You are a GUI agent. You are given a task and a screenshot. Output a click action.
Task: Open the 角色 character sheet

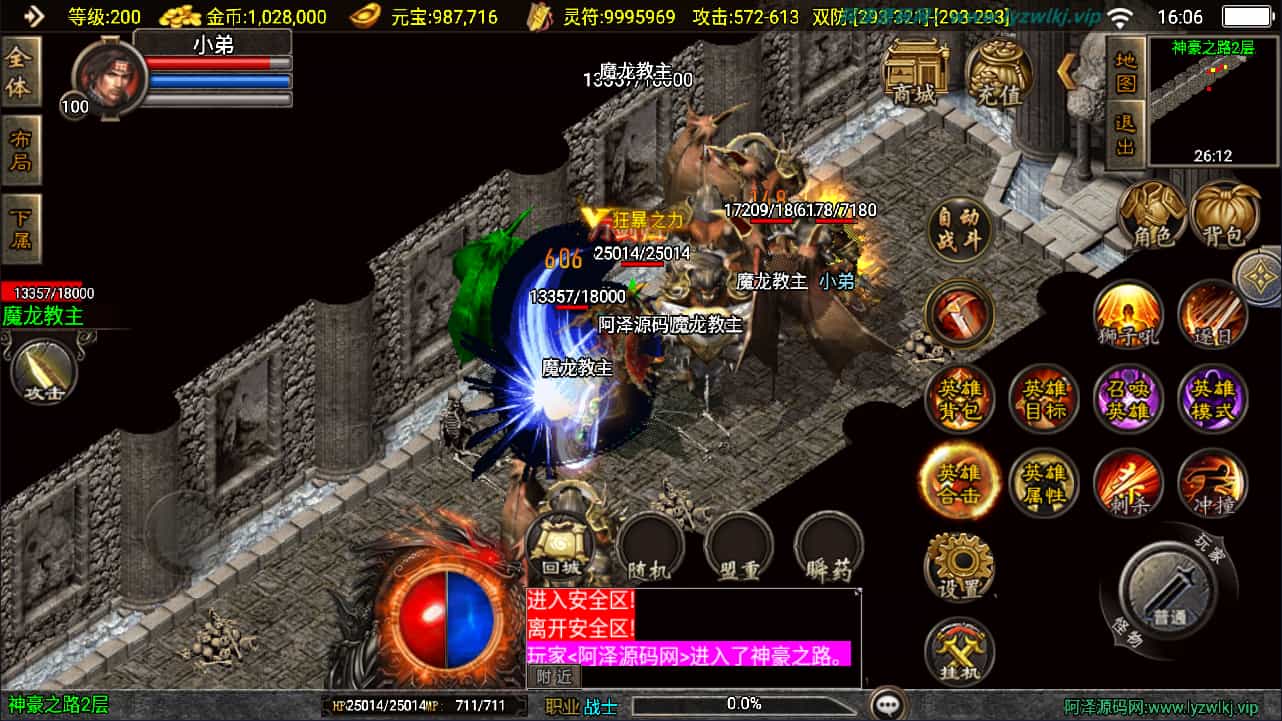pos(1151,214)
